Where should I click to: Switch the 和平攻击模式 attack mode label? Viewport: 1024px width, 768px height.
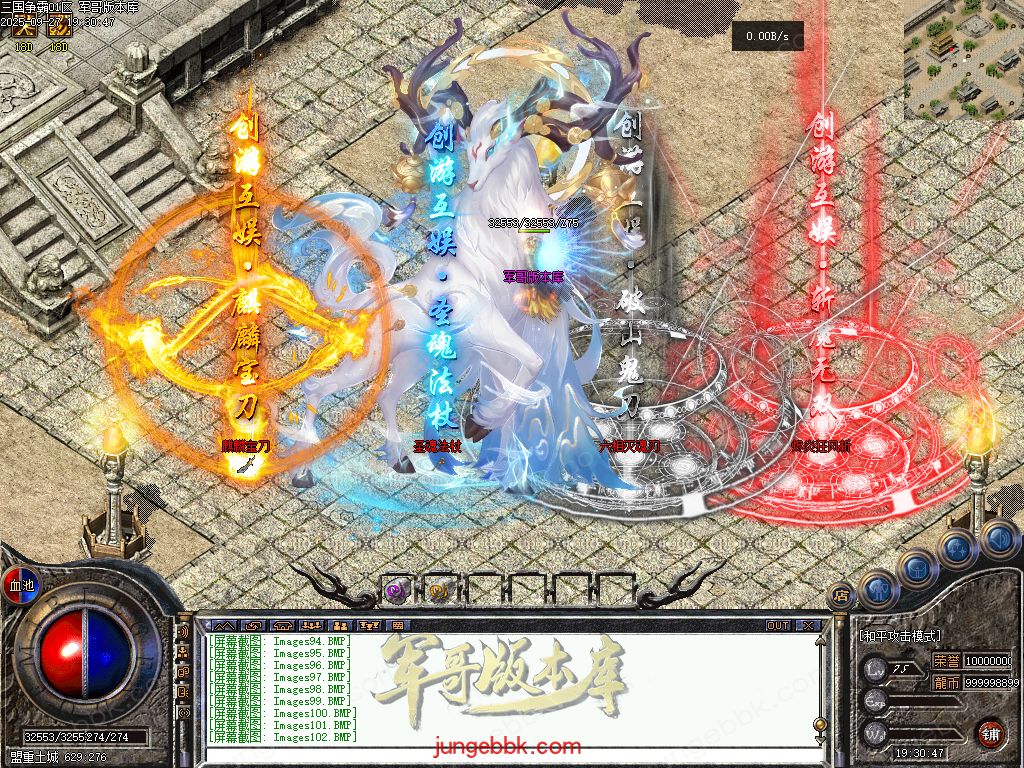[899, 635]
